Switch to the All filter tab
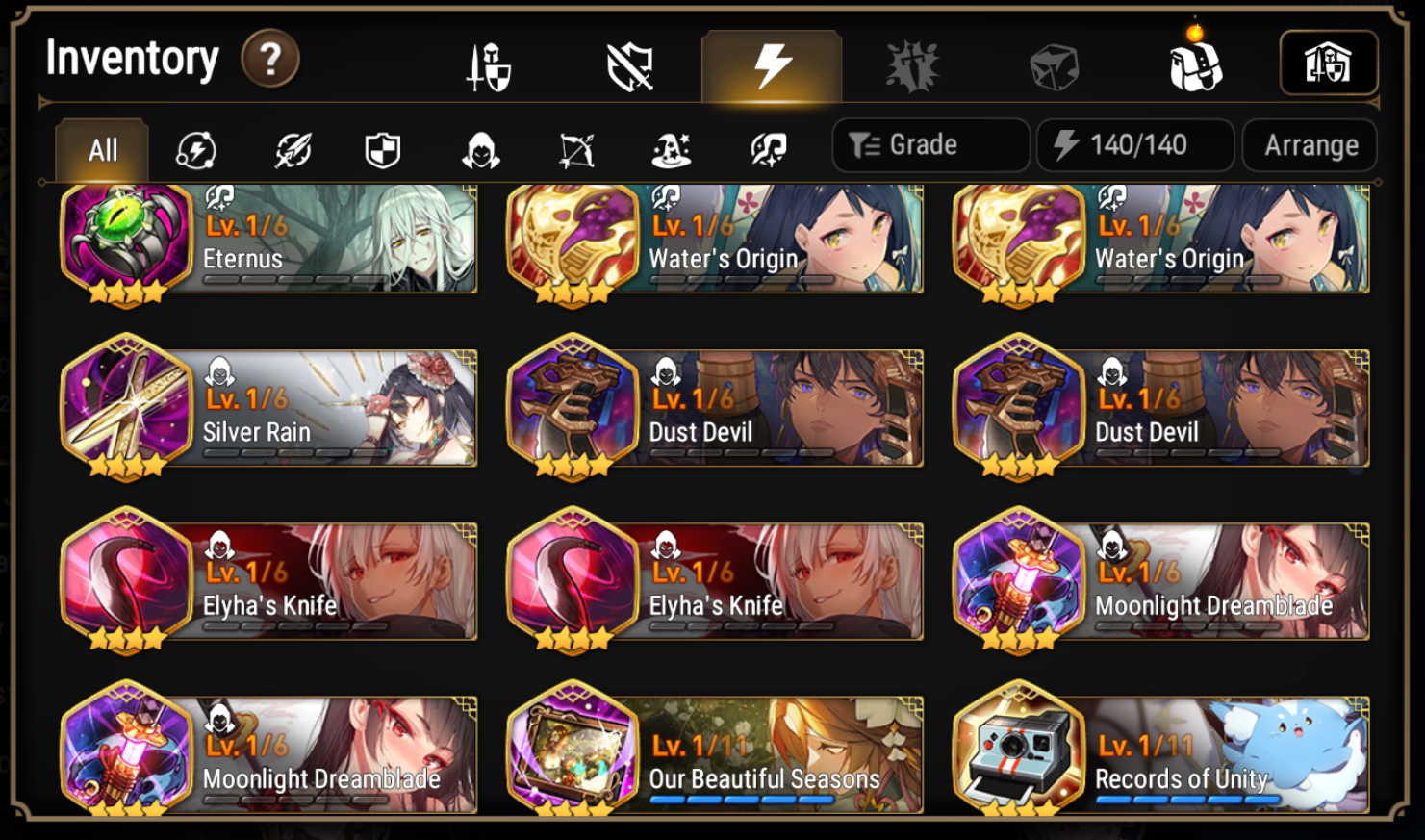This screenshot has height=840, width=1425. (101, 147)
